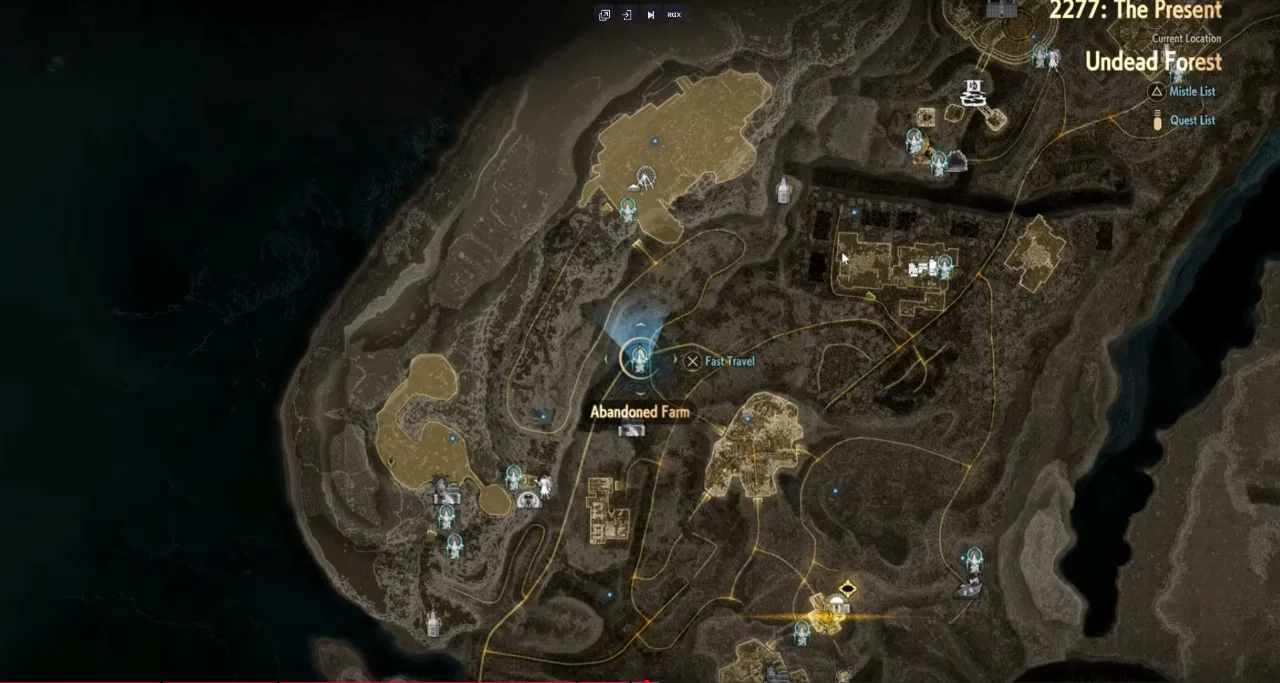The image size is (1280, 683).
Task: Click the Ferris wheel landmark icon
Action: [645, 178]
